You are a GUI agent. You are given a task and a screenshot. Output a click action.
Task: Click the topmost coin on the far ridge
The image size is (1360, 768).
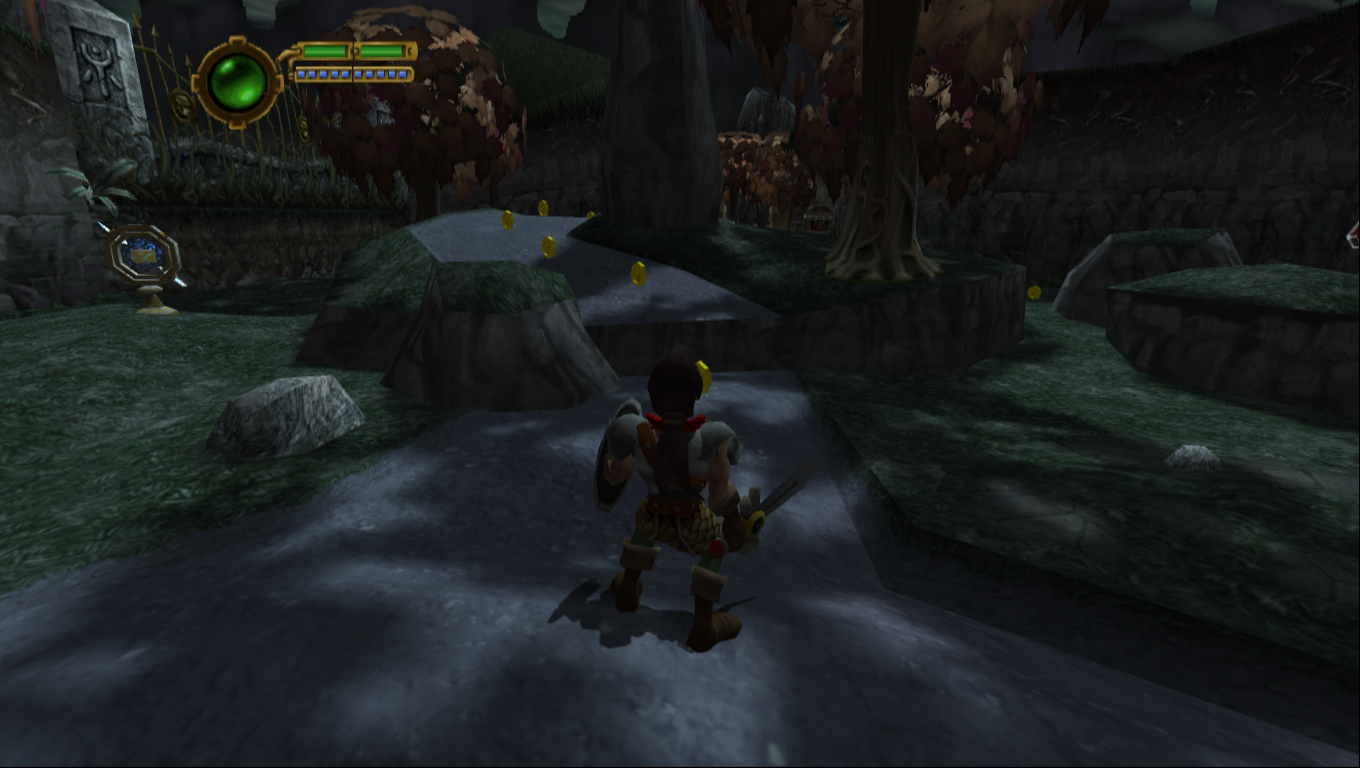coord(543,209)
